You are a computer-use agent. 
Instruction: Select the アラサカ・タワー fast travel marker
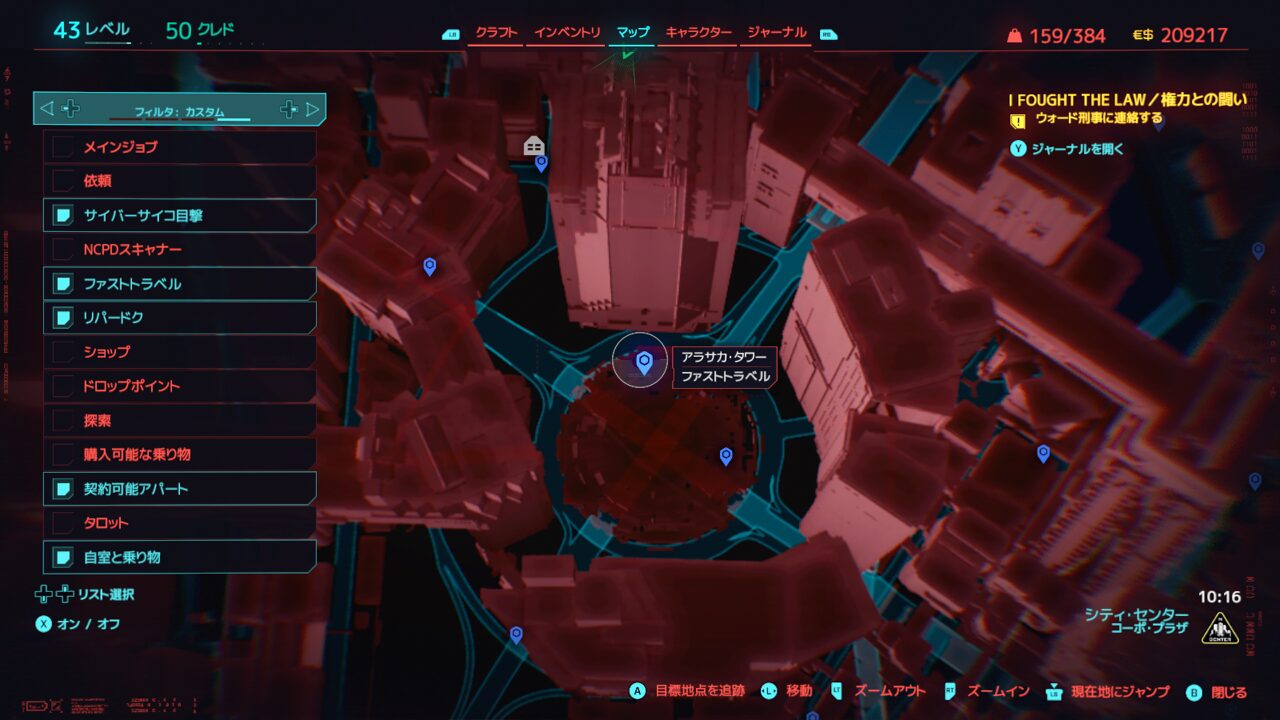644,362
